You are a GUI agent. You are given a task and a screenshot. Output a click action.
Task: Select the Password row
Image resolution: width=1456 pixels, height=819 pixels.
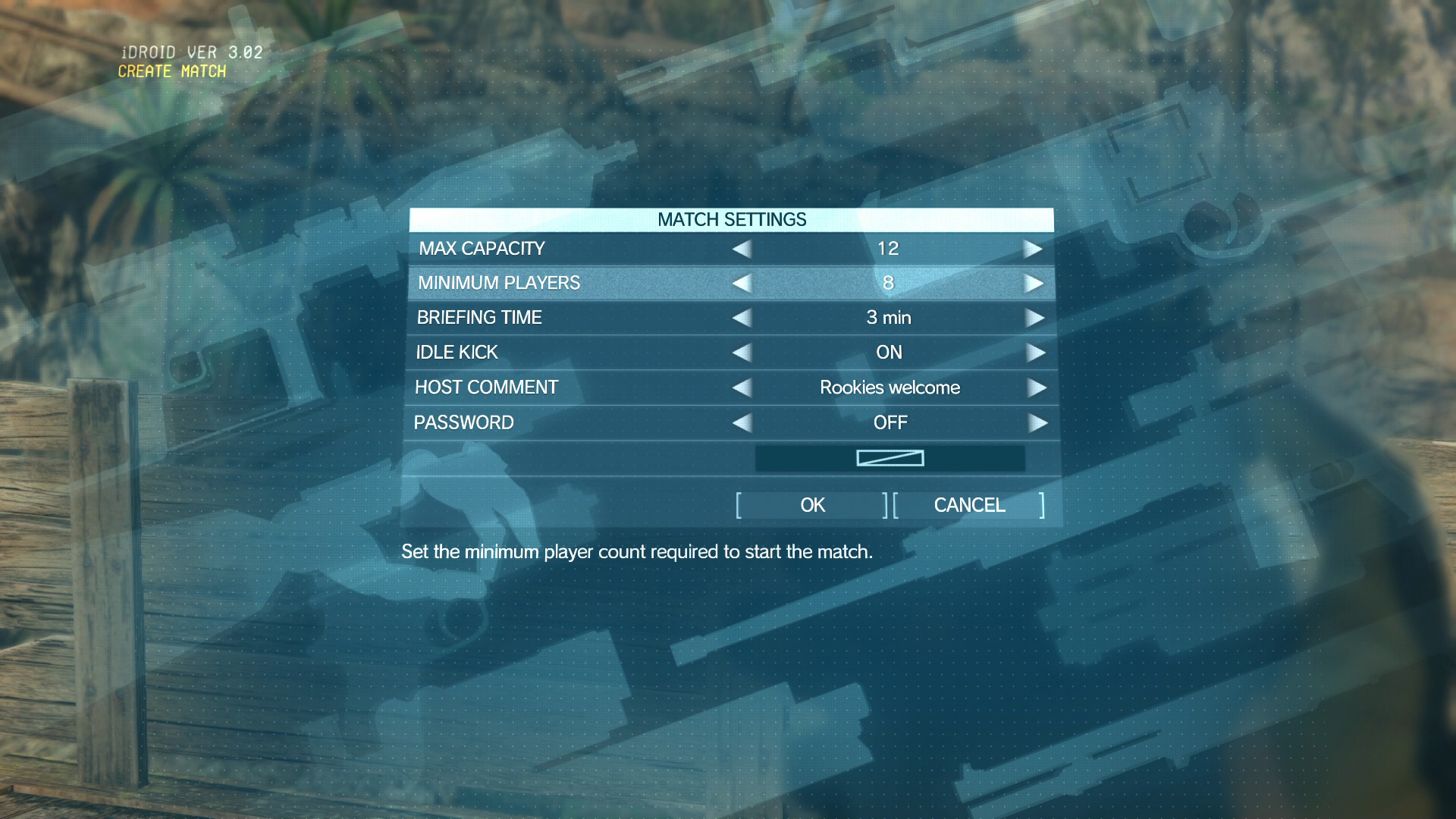click(531, 422)
